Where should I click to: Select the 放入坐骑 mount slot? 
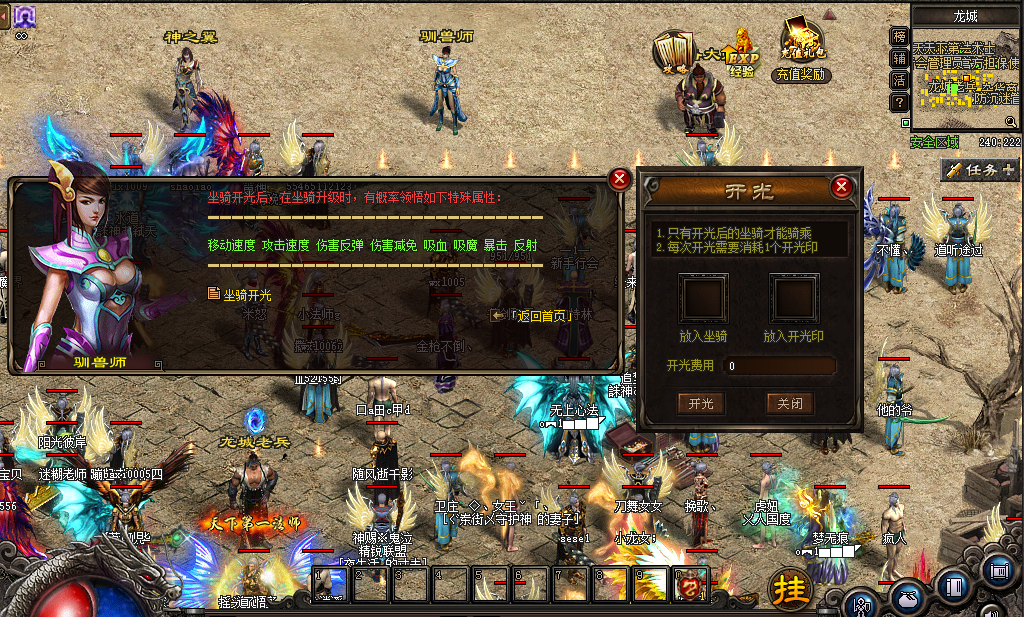point(704,298)
